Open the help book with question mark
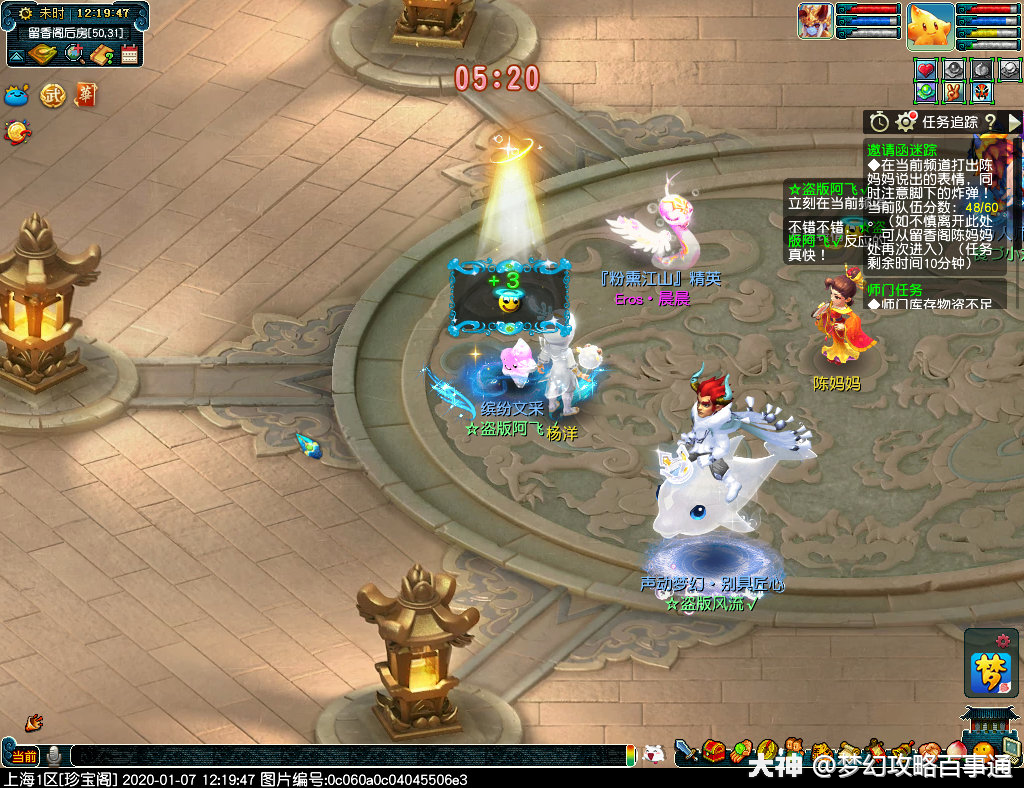 tap(101, 54)
